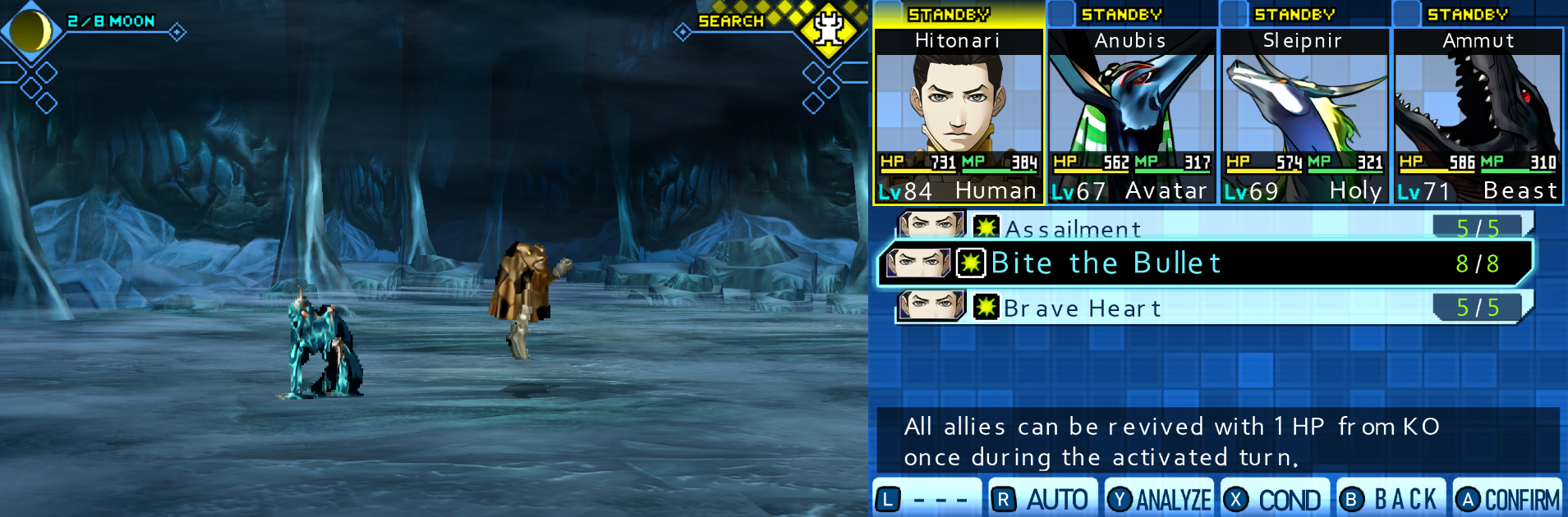Click the 2/8 Moon phase icon
The width and height of the screenshot is (1568, 517).
click(30, 30)
